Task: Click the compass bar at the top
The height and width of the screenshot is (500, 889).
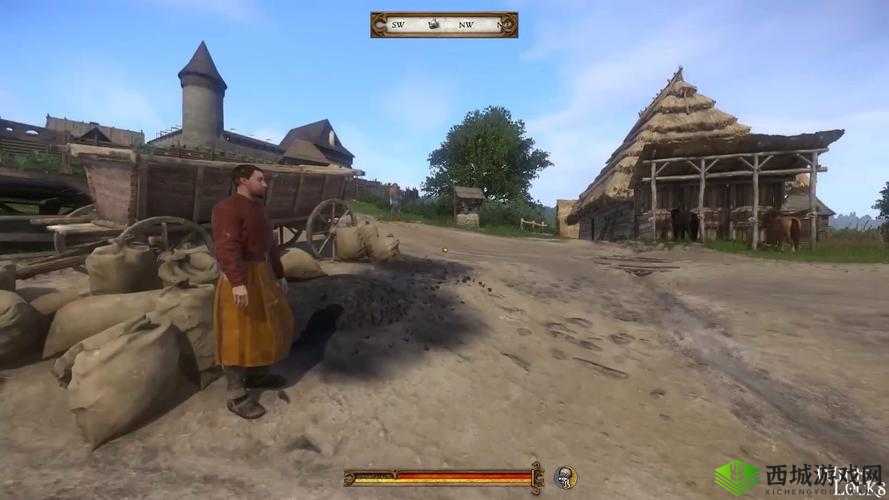Action: (x=444, y=24)
